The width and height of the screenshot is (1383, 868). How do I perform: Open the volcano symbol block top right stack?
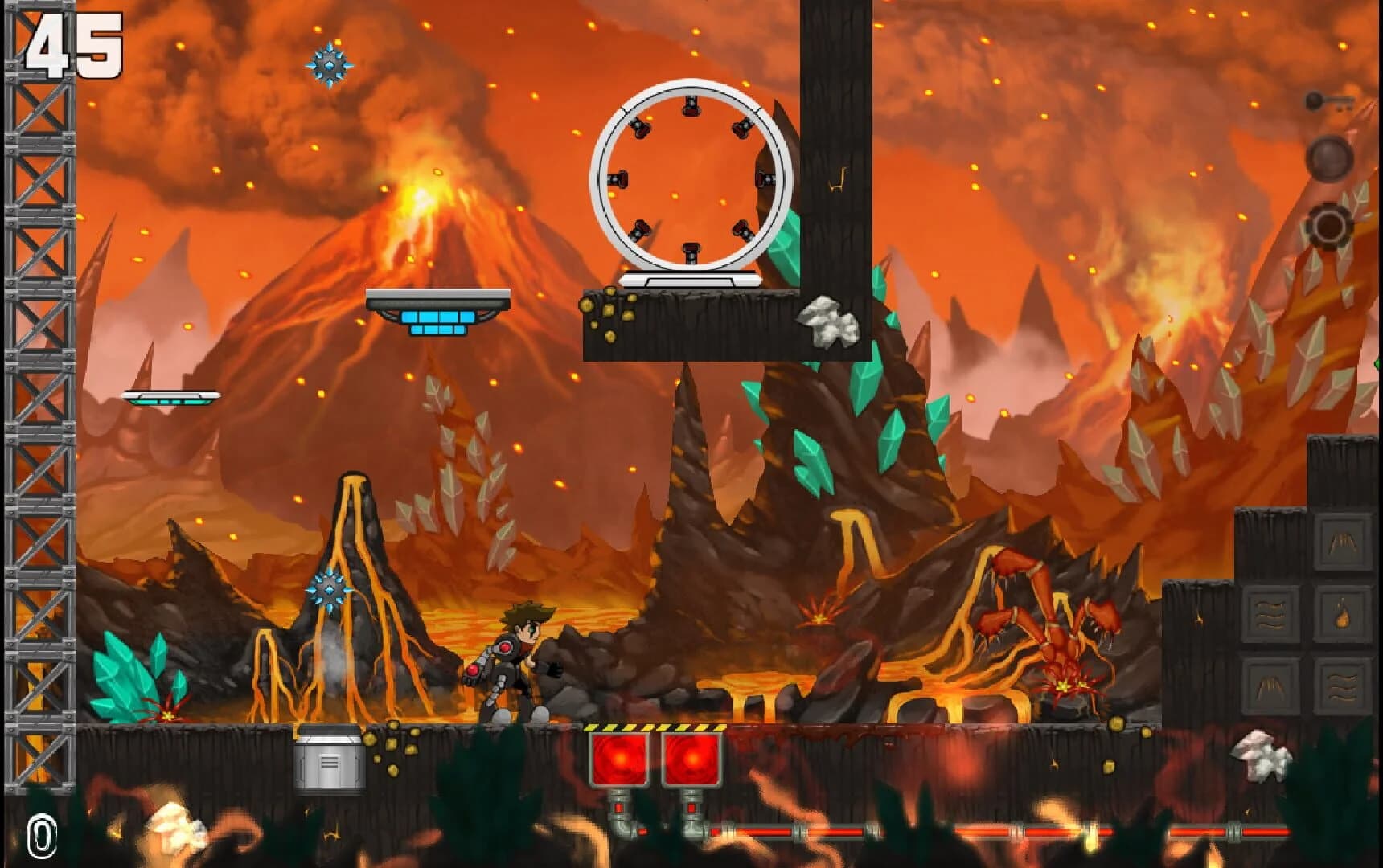pyautogui.click(x=1344, y=543)
